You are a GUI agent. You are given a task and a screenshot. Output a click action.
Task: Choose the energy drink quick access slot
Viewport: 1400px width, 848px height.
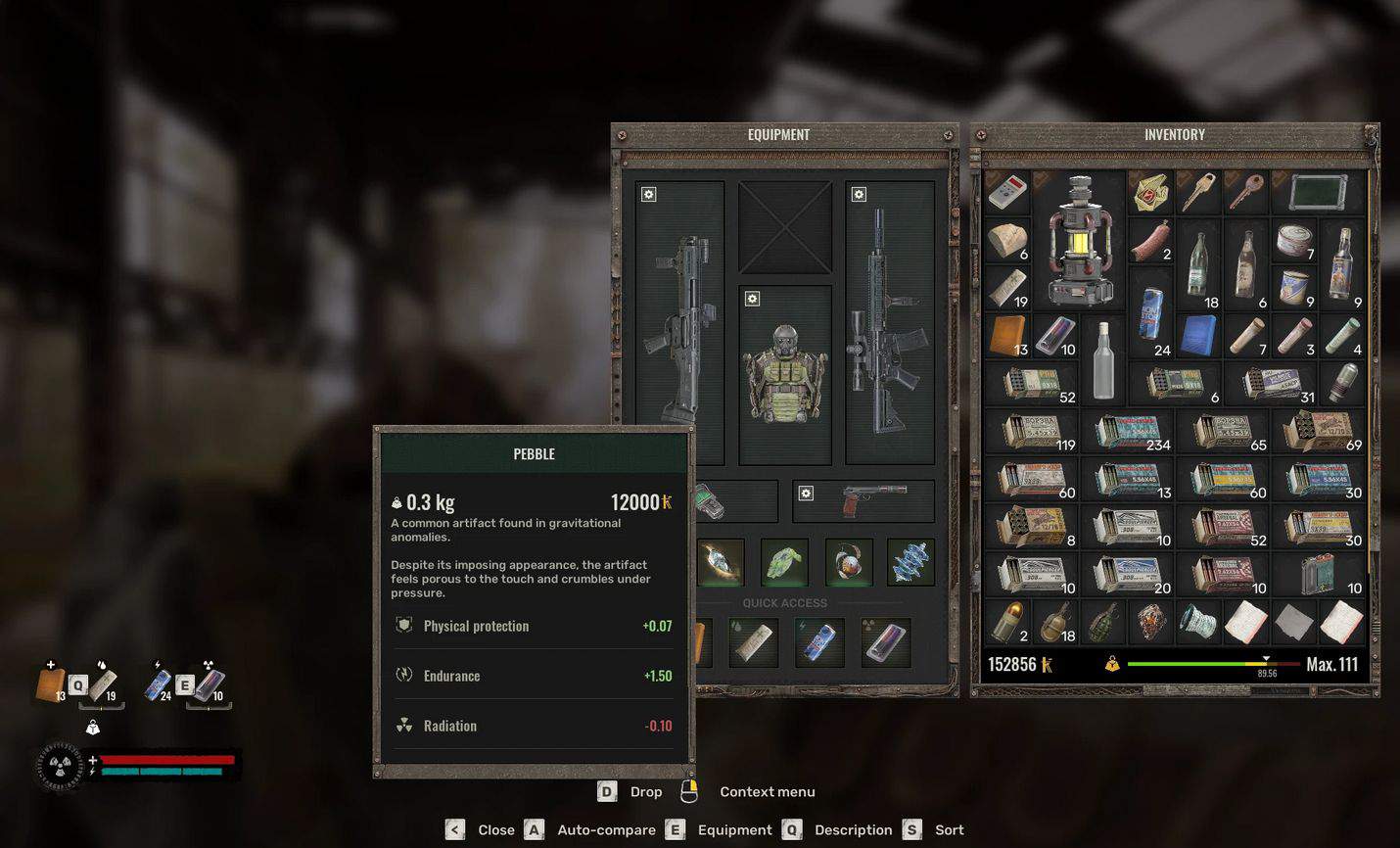click(x=819, y=642)
